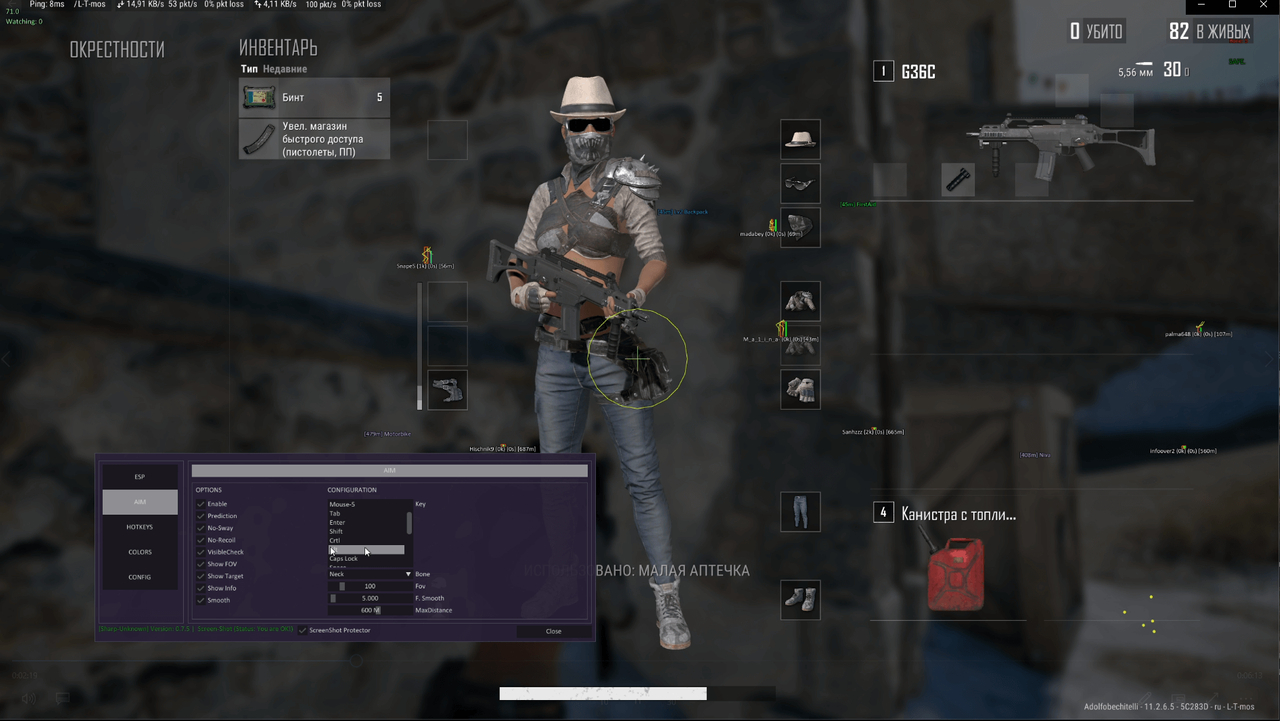This screenshot has width=1280, height=721.
Task: Select the red fuel canister Канистра с топливом
Action: tap(954, 574)
